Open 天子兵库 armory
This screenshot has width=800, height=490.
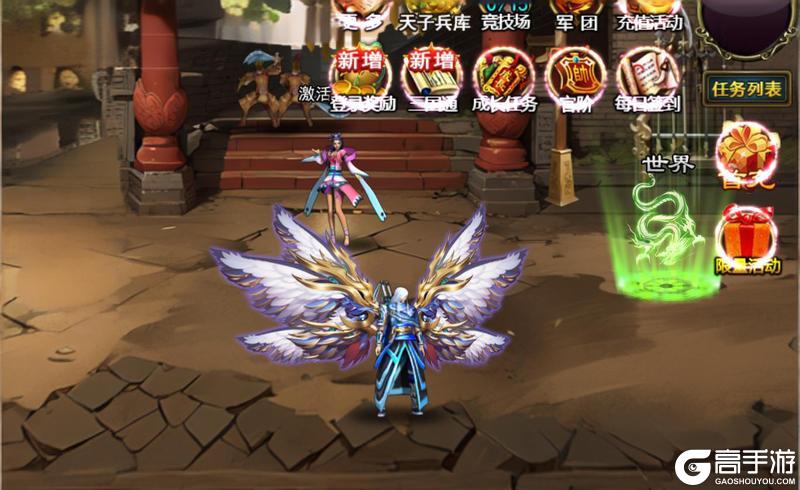click(429, 14)
